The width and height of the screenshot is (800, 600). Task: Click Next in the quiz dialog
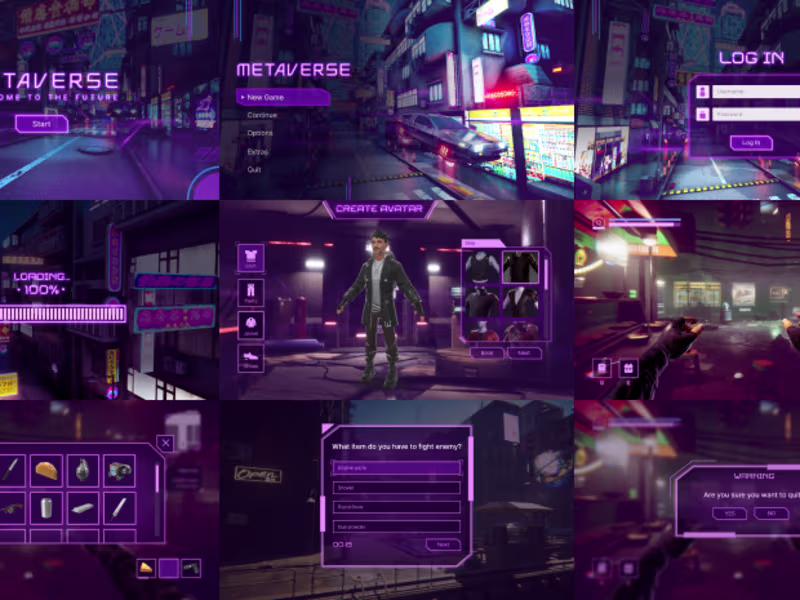point(443,545)
